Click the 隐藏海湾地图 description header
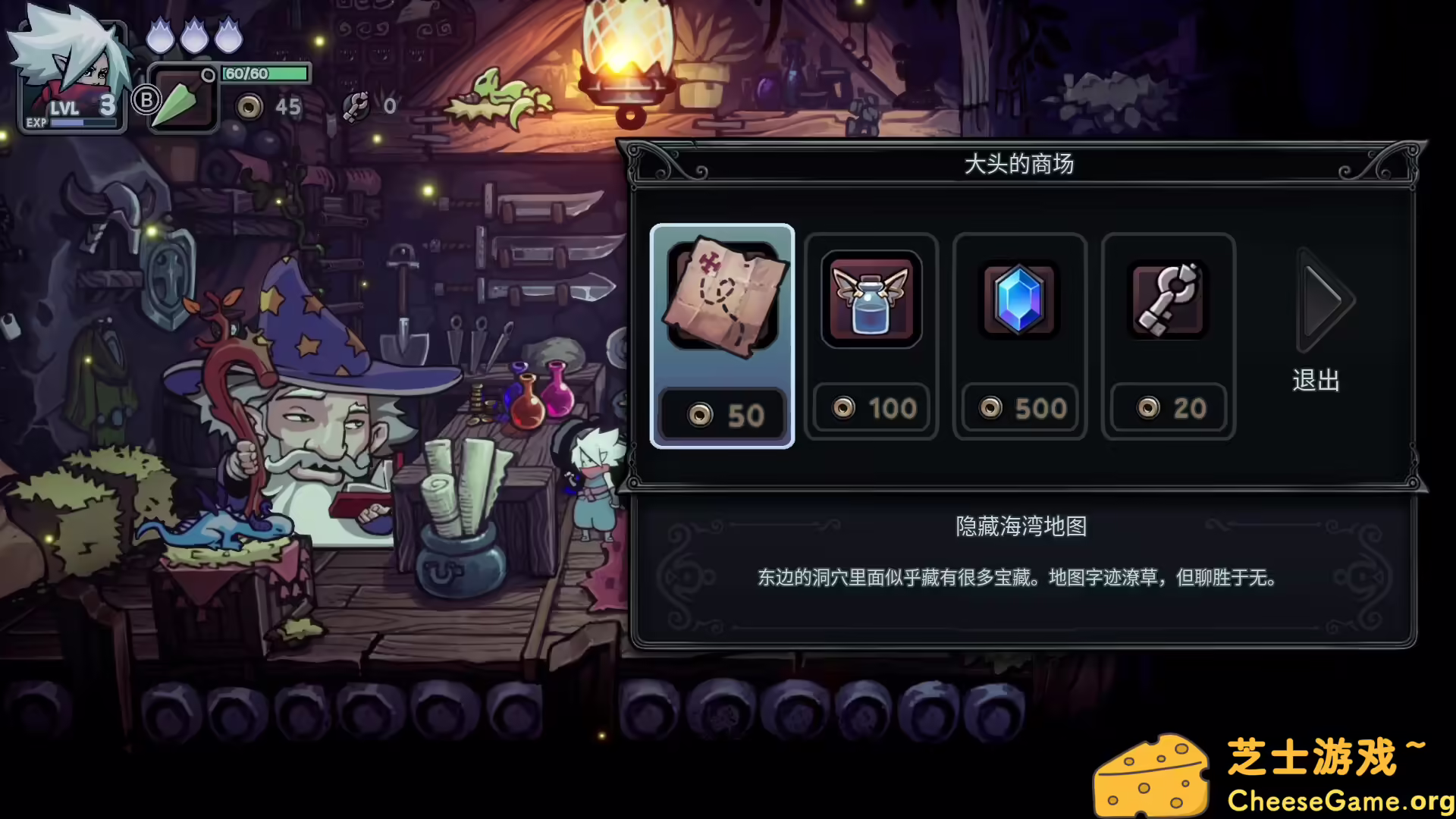The image size is (1456, 819). coord(1019,527)
